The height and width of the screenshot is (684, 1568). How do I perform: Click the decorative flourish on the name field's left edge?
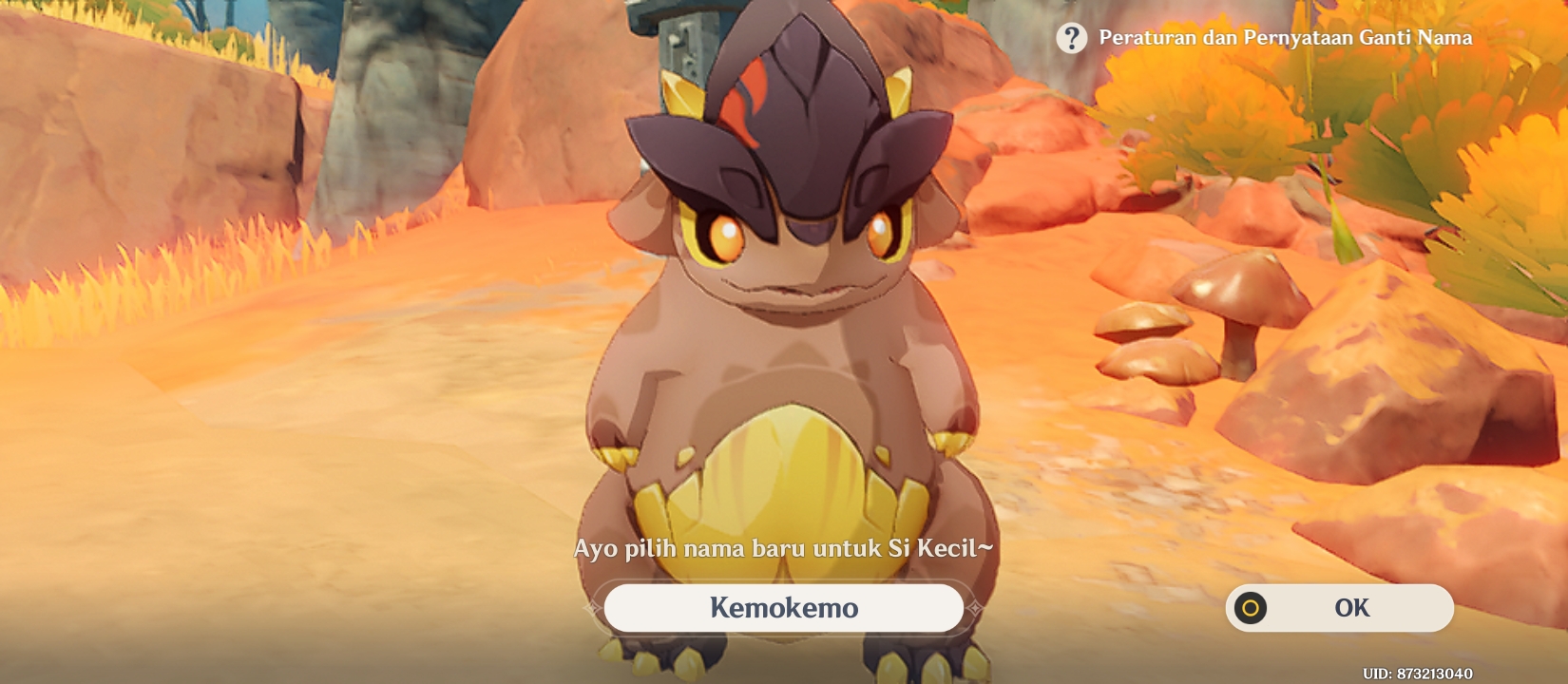pyautogui.click(x=594, y=608)
